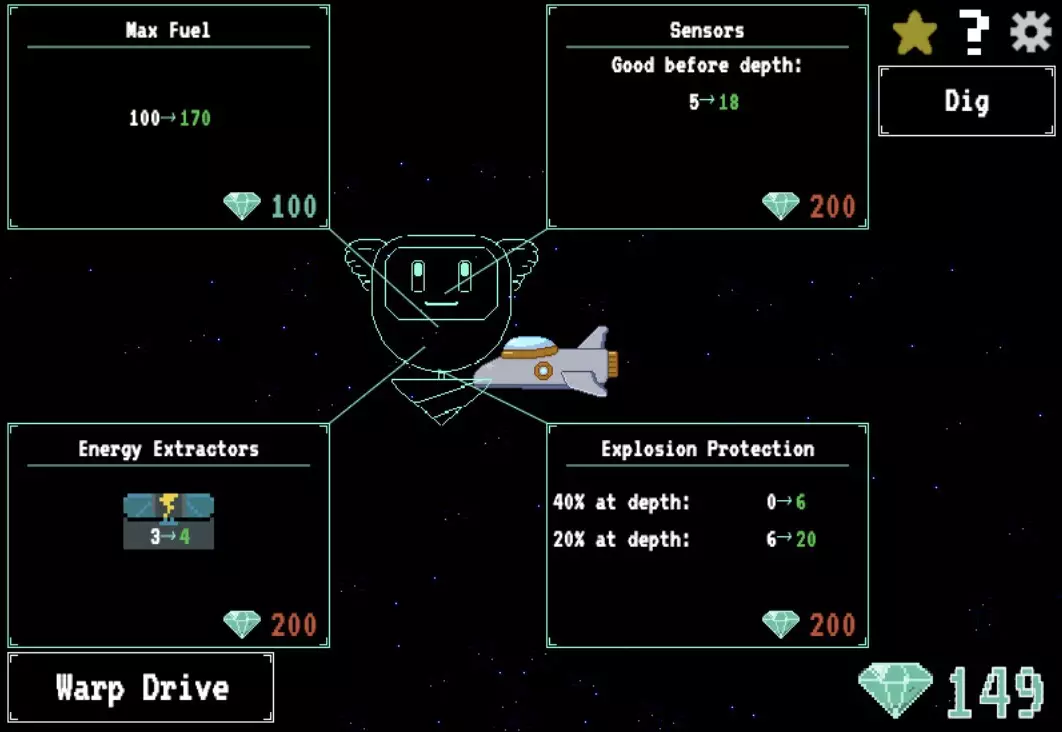Viewport: 1062px width, 732px height.
Task: Select the Energy Extractors upgrade panel
Action: pyautogui.click(x=168, y=535)
